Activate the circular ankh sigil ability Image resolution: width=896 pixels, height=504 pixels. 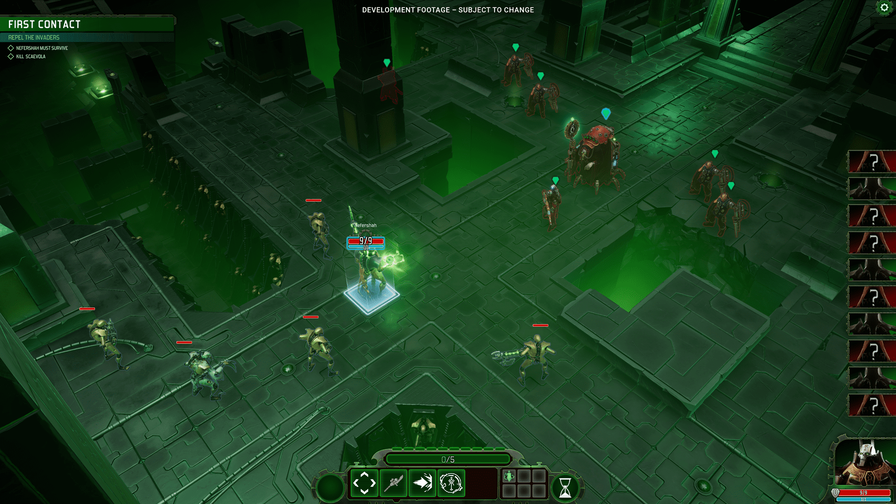(451, 484)
